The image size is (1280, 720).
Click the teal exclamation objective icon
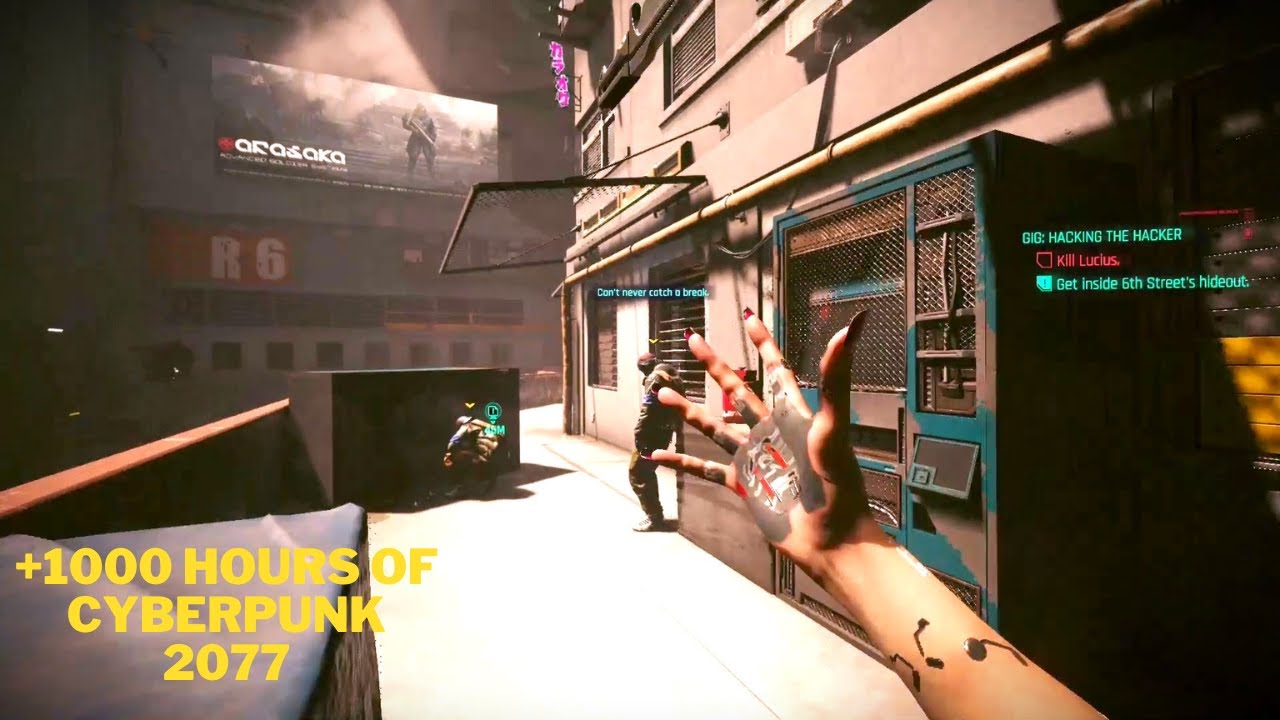point(1044,283)
